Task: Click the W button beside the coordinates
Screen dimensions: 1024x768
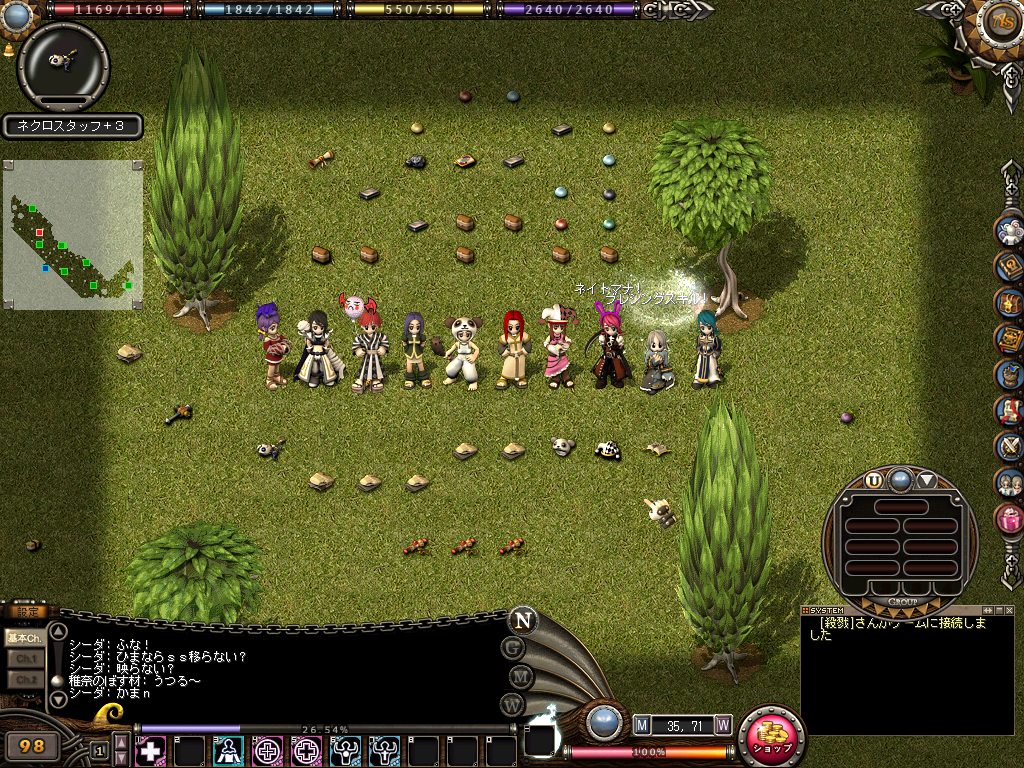Action: [723, 724]
